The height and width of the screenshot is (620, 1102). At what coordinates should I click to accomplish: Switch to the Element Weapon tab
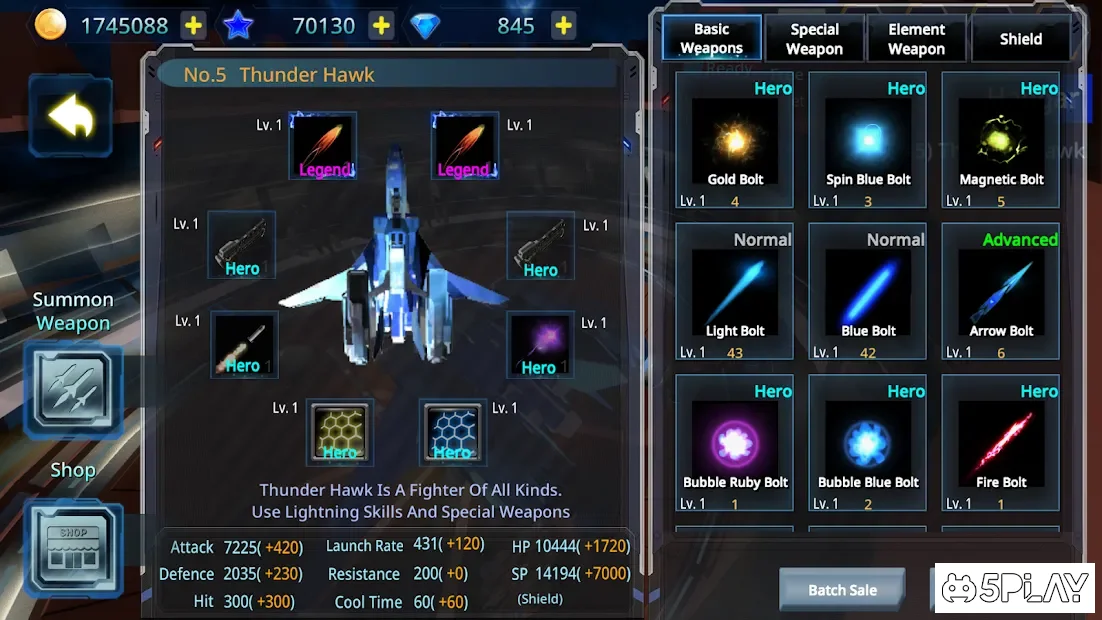coord(916,39)
